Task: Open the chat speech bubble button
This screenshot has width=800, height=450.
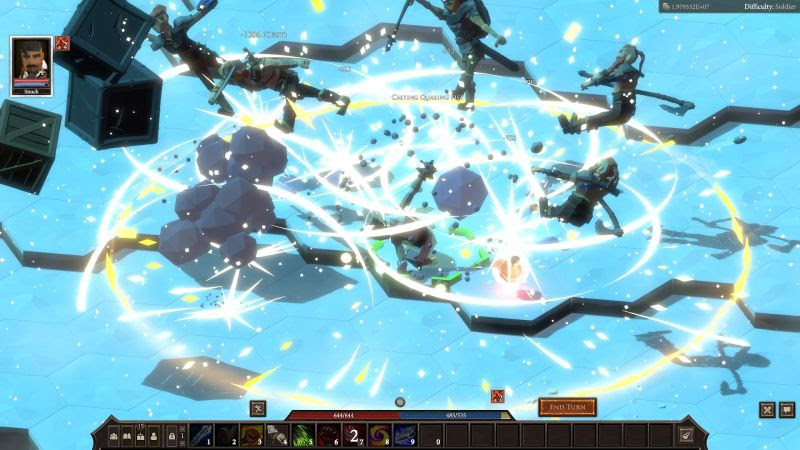Action: [786, 408]
